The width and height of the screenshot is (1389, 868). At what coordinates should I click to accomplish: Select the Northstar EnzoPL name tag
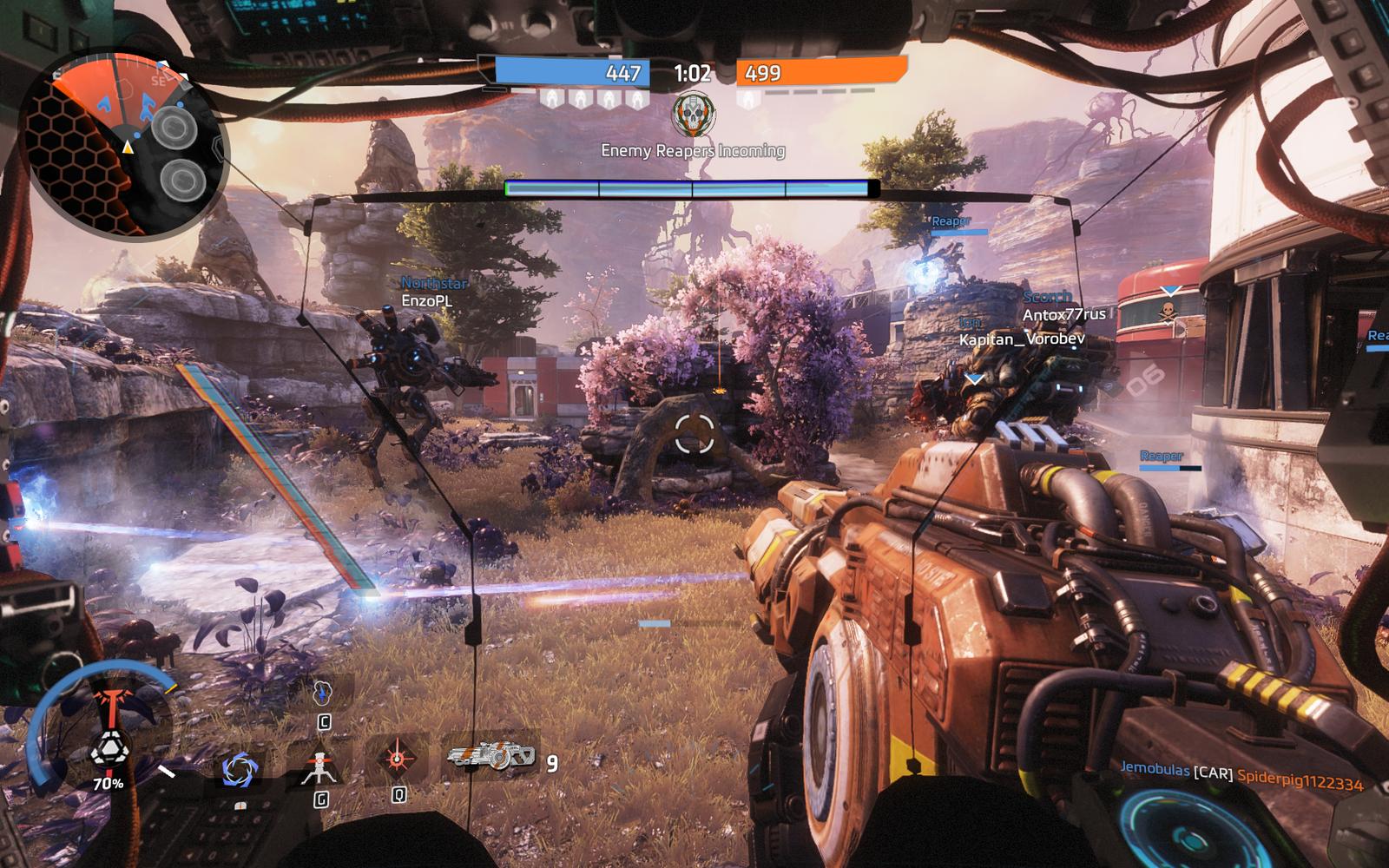coord(432,292)
